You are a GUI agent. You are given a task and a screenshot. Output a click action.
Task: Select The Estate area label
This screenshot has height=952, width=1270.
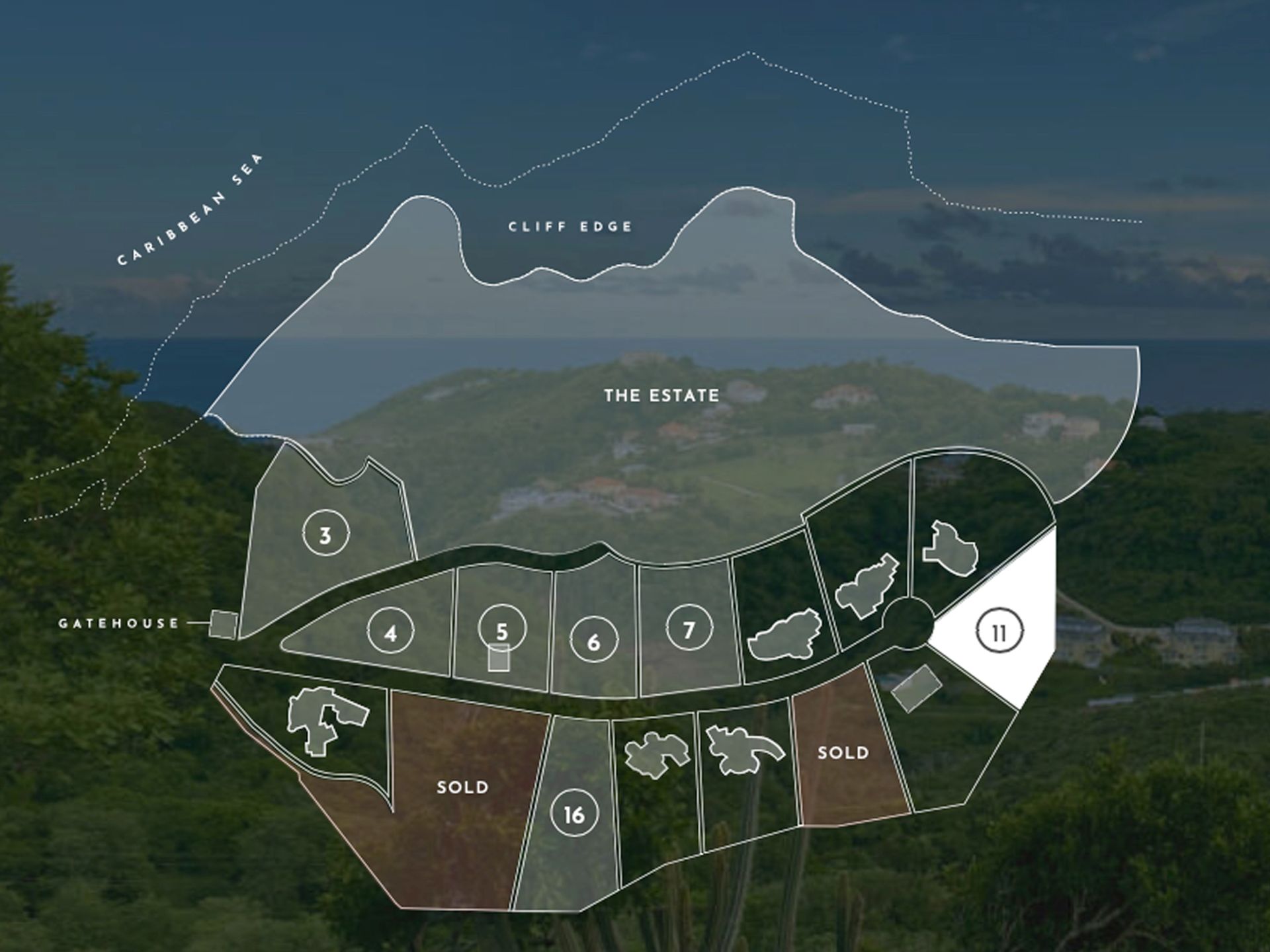pyautogui.click(x=661, y=395)
